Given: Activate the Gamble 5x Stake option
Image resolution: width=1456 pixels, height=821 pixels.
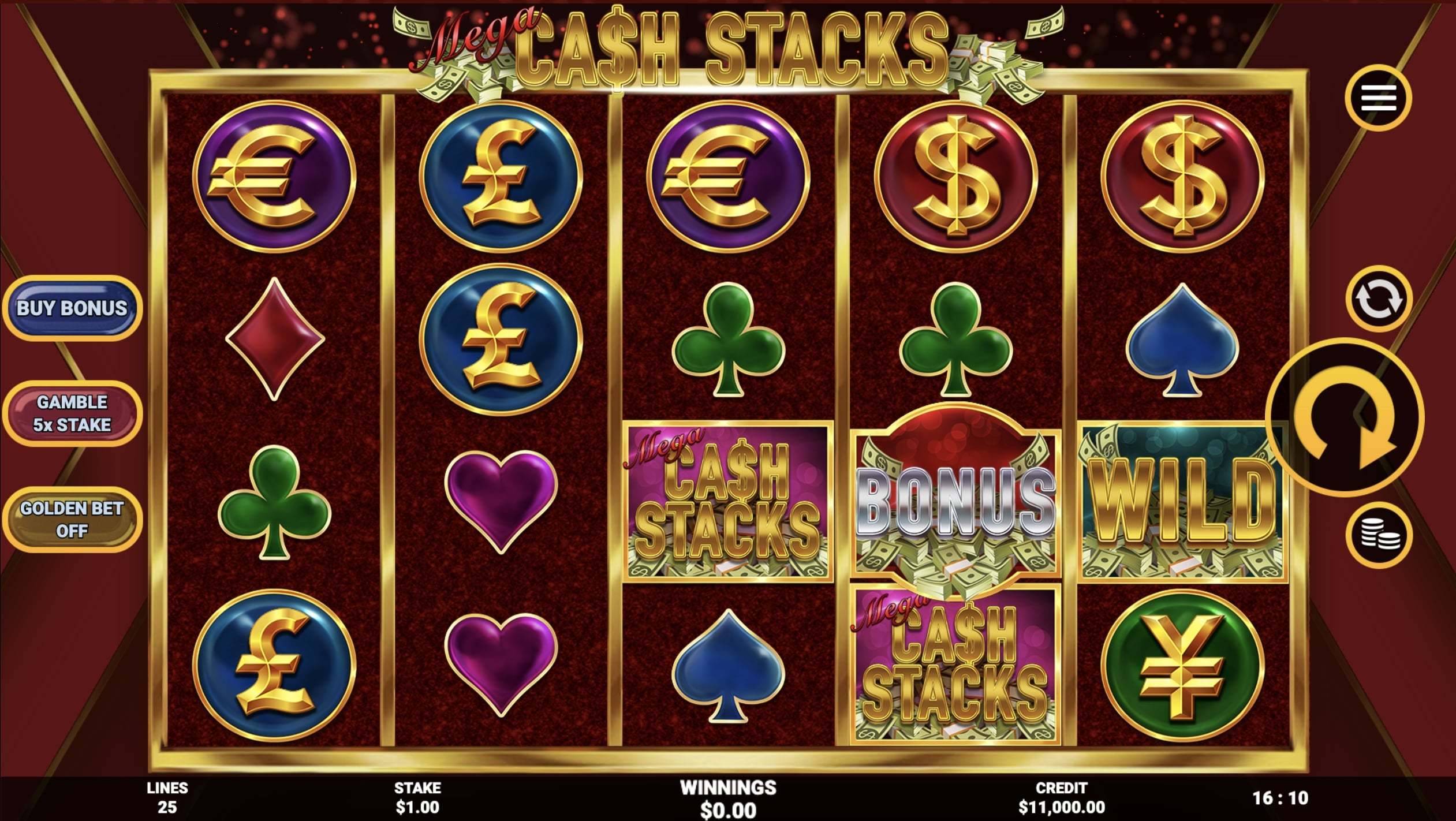Looking at the screenshot, I should [x=72, y=413].
